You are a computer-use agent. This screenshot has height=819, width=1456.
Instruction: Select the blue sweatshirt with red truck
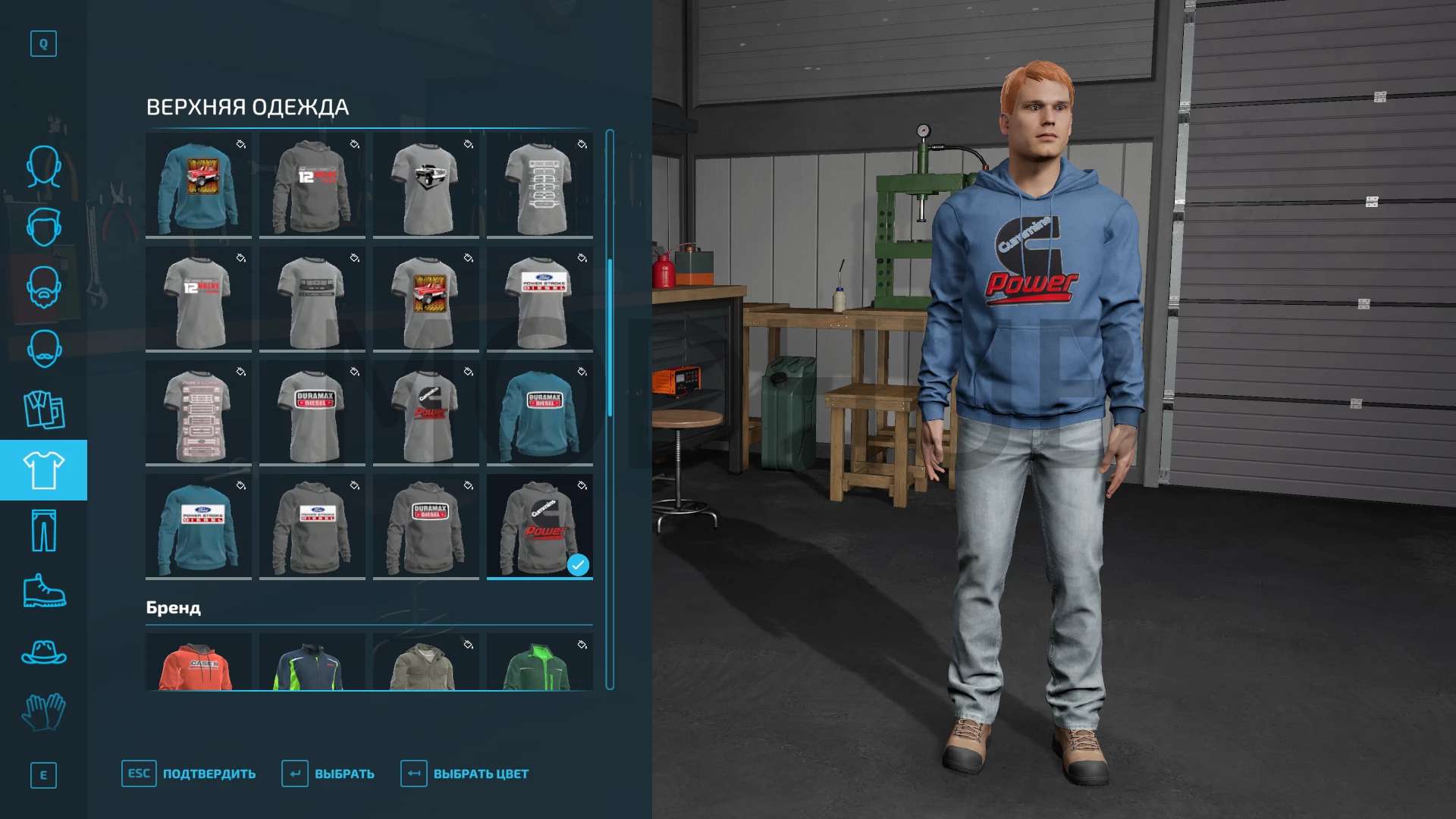click(x=199, y=186)
